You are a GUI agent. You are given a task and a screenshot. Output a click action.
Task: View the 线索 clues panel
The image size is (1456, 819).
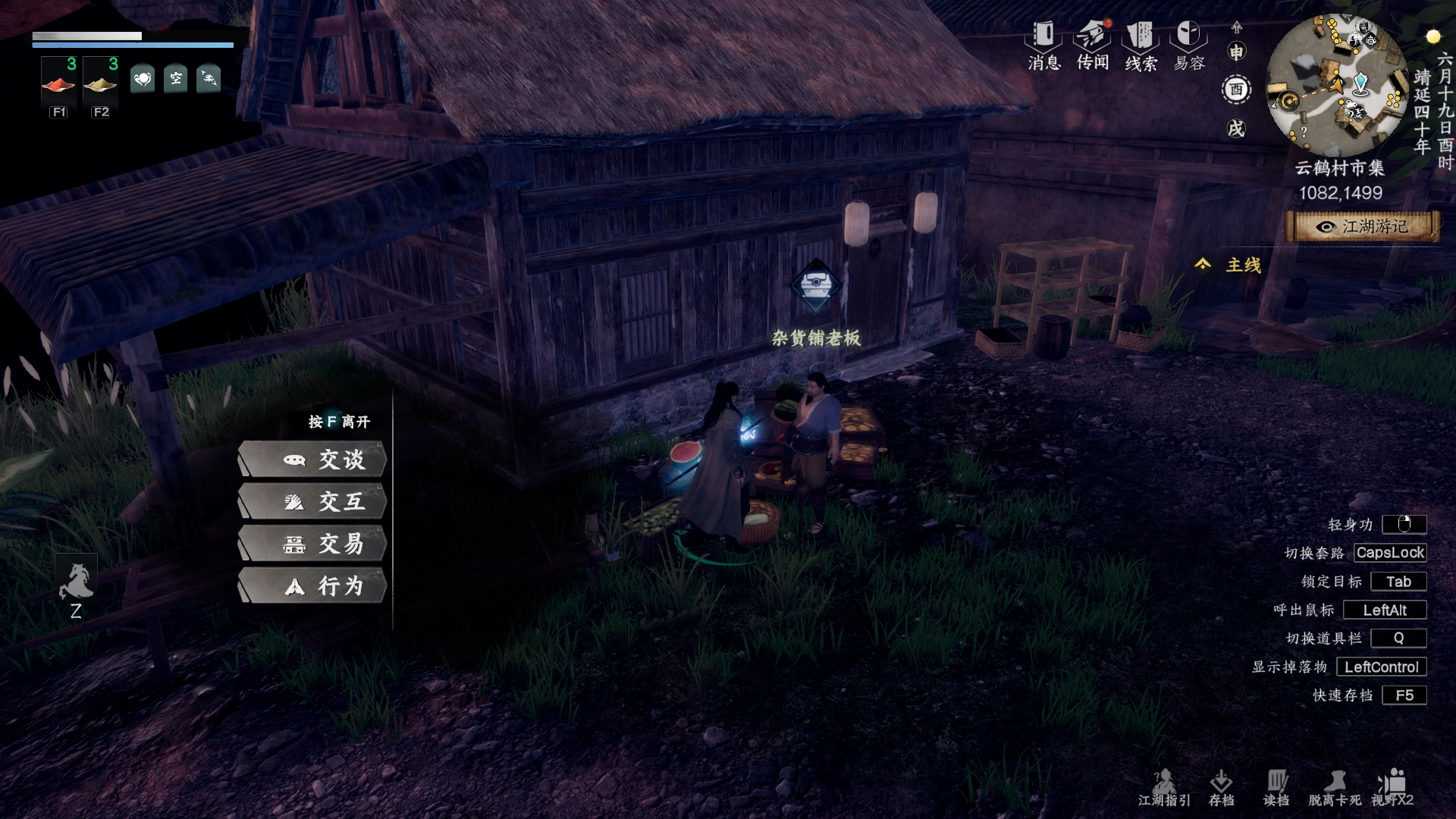tap(1141, 45)
